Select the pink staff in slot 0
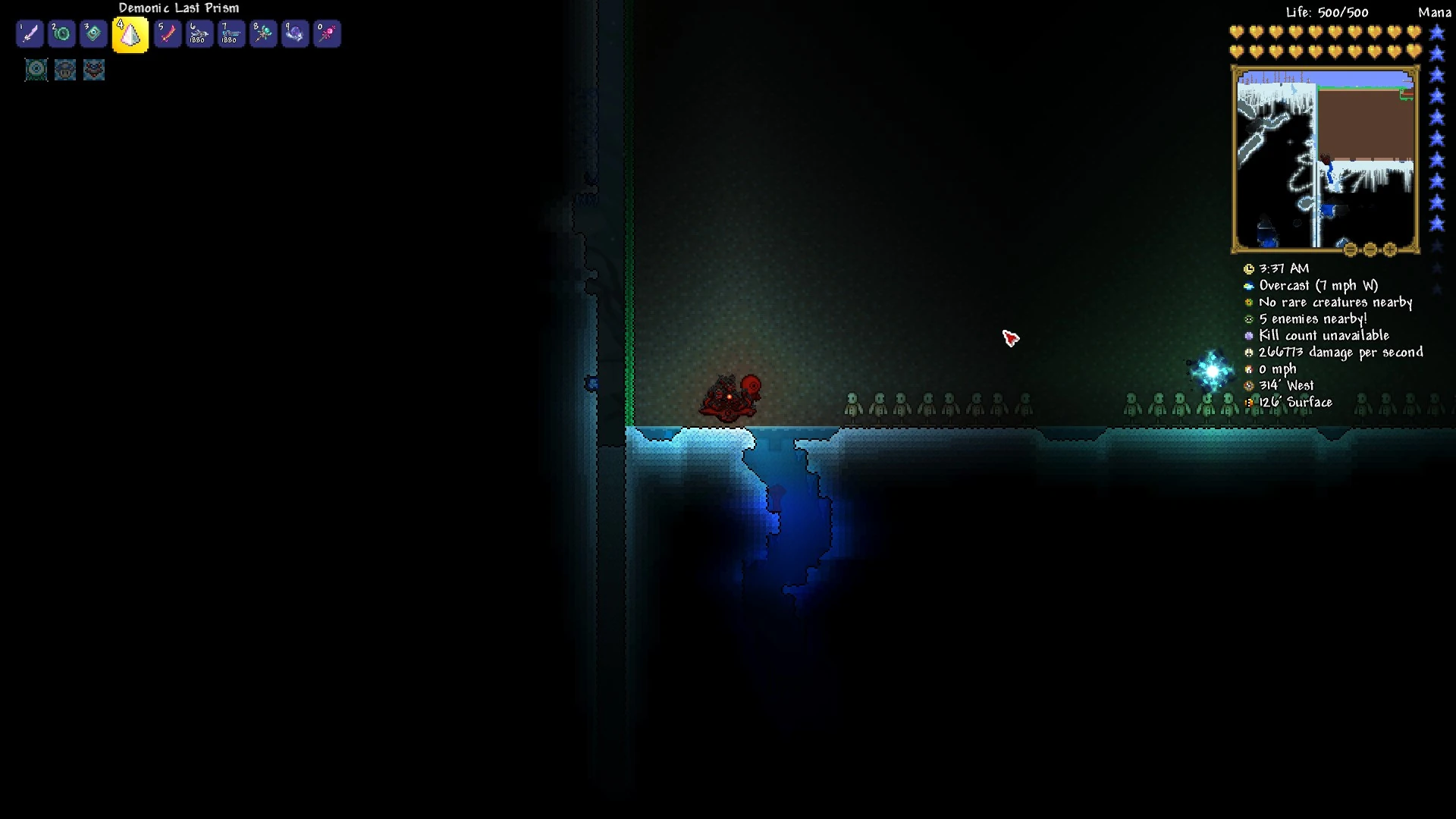Image resolution: width=1456 pixels, height=819 pixels. click(327, 34)
